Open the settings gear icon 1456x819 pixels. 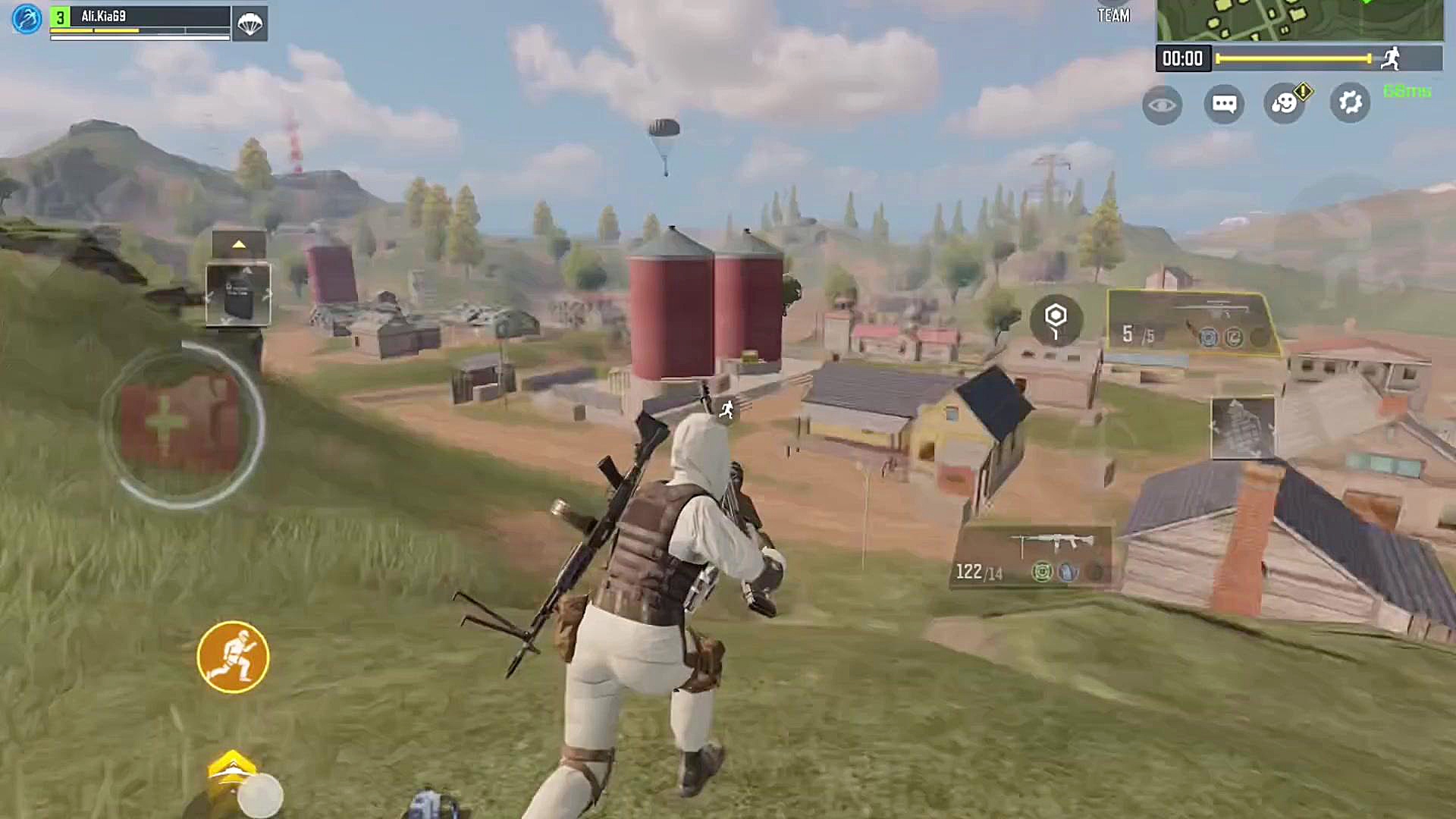pyautogui.click(x=1350, y=102)
